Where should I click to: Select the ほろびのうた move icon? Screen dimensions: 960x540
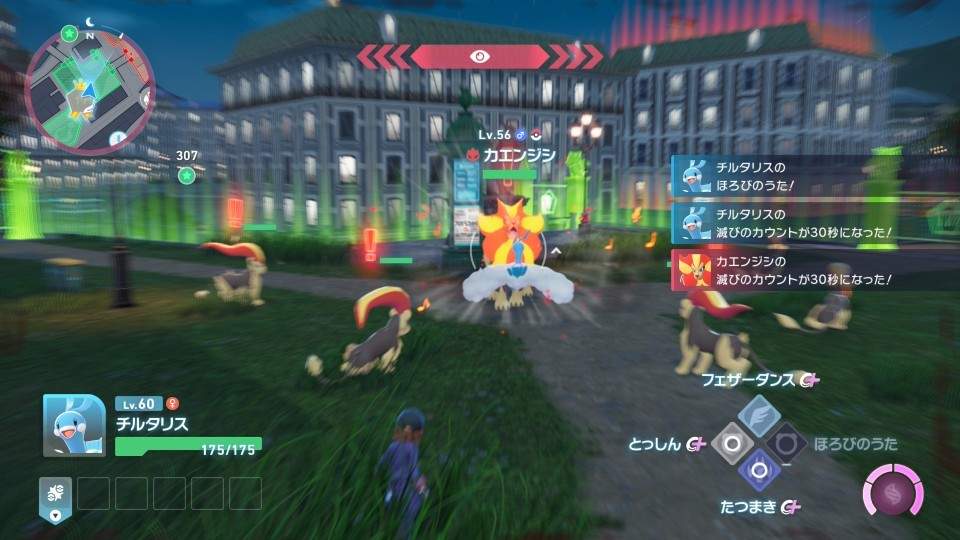[x=787, y=443]
